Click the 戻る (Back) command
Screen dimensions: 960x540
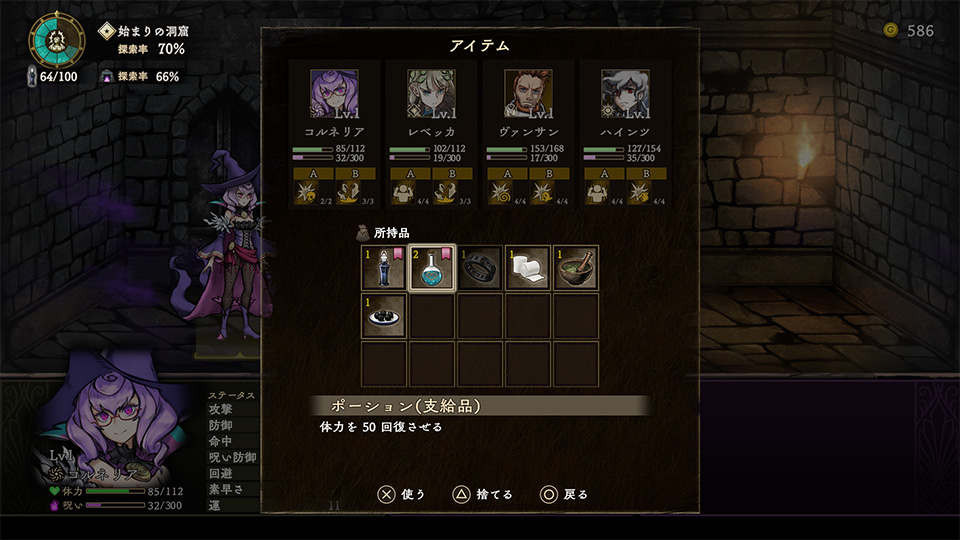coord(564,494)
